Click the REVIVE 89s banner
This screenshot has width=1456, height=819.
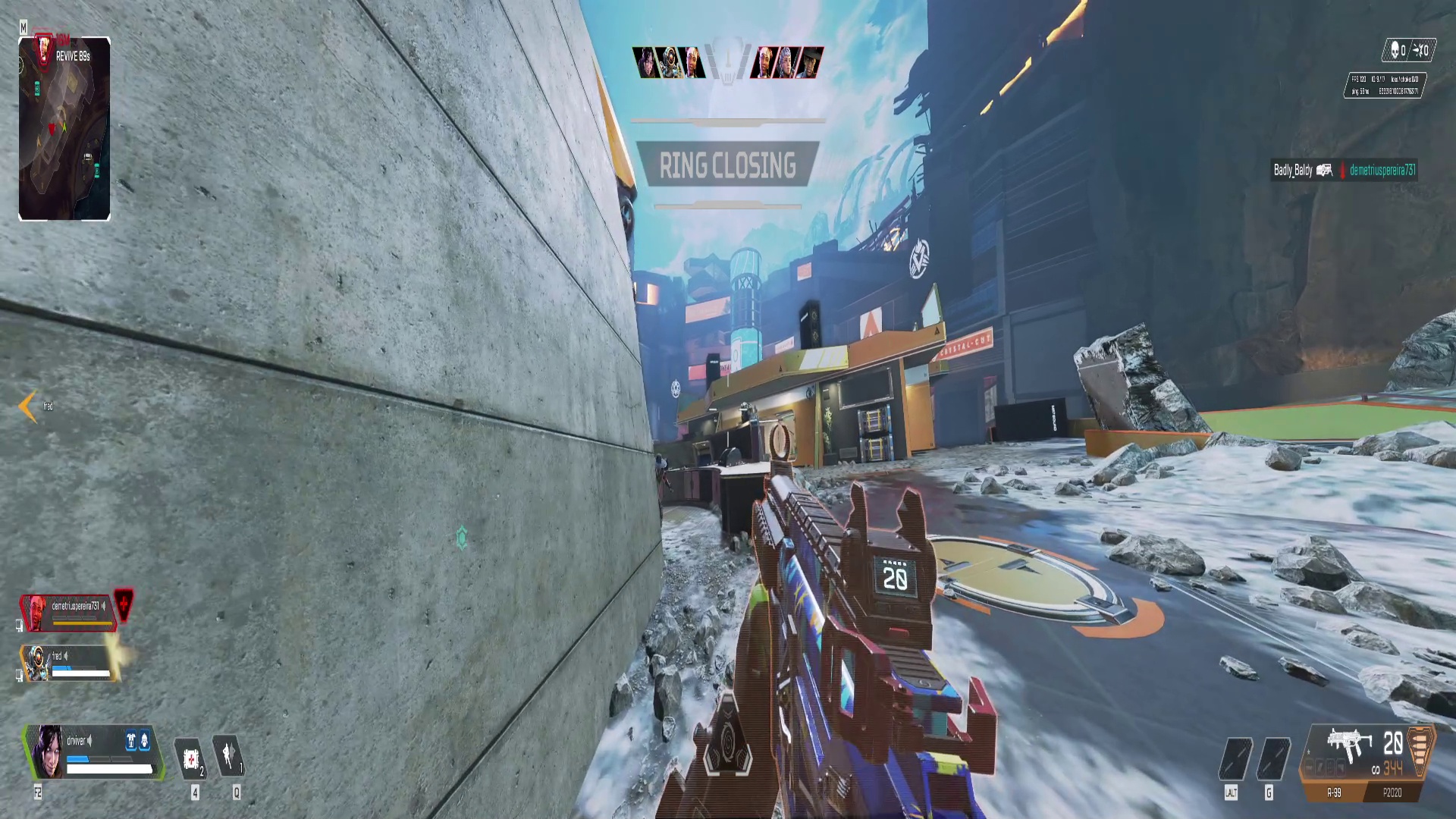pyautogui.click(x=72, y=55)
